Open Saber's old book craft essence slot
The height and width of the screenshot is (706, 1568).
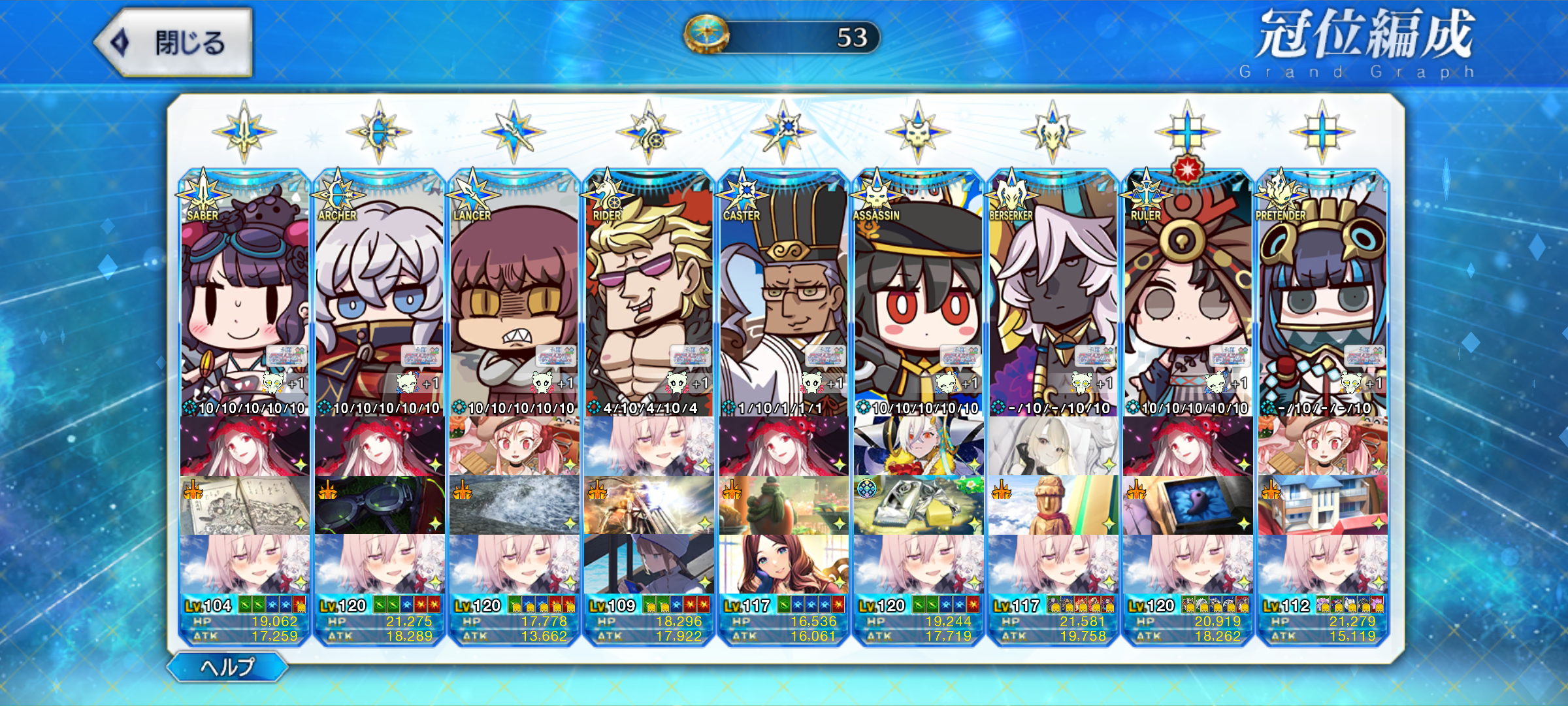click(x=244, y=505)
